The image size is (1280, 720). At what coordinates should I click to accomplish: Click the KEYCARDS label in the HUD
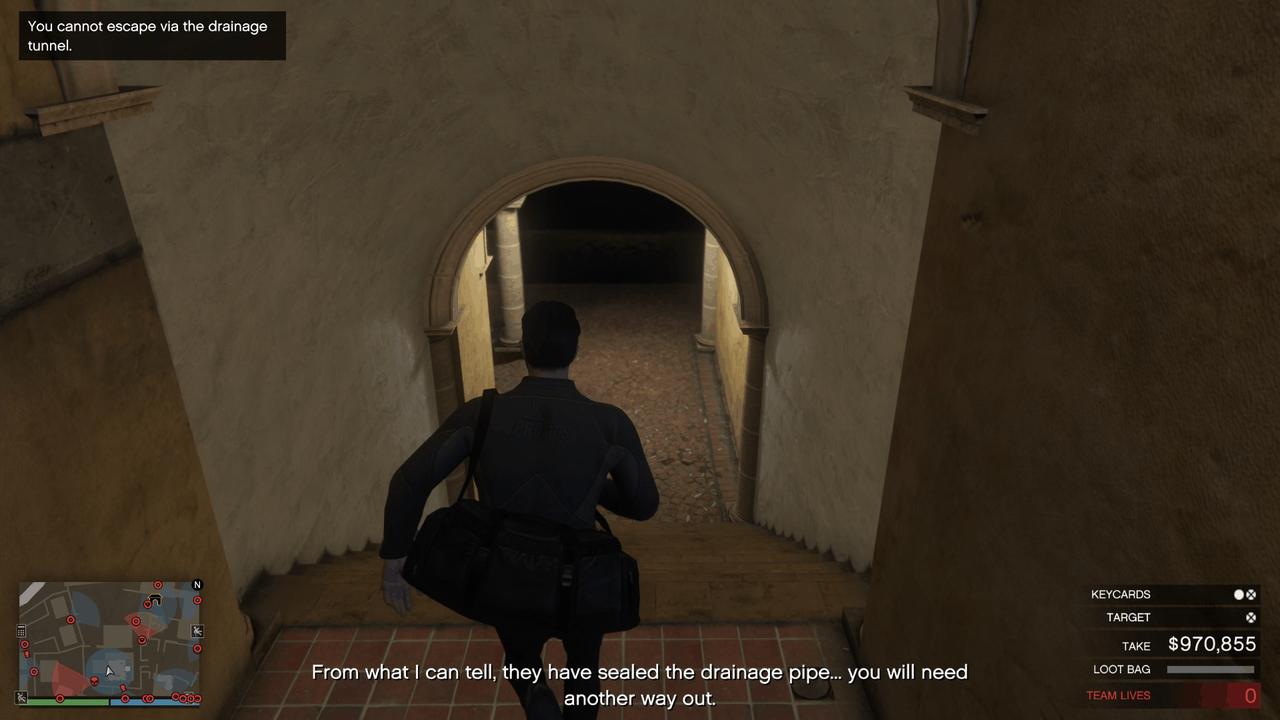click(x=1120, y=594)
